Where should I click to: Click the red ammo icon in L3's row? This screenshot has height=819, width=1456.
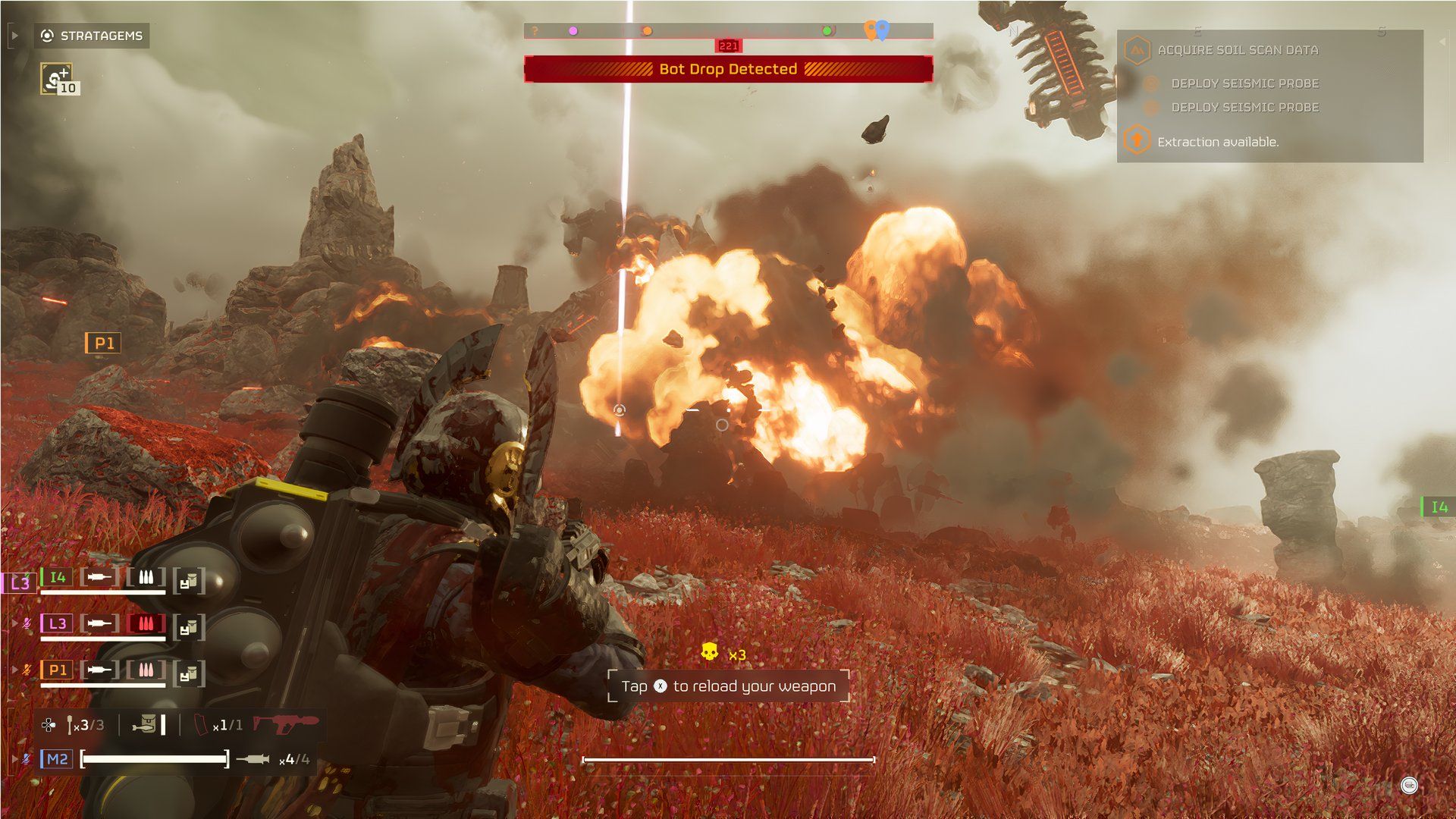pos(146,623)
